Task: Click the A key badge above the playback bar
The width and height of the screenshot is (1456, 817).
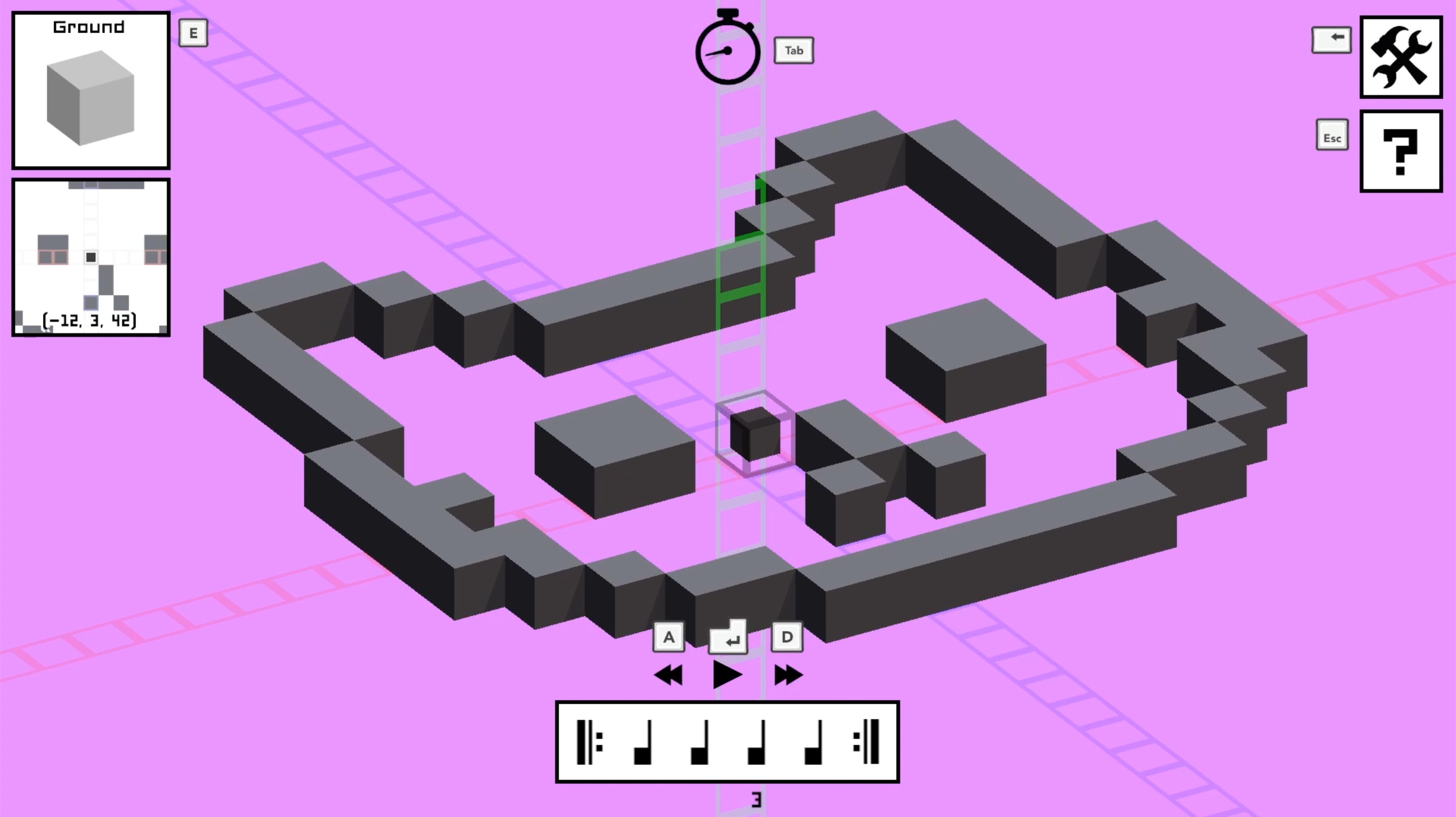Action: tap(669, 636)
